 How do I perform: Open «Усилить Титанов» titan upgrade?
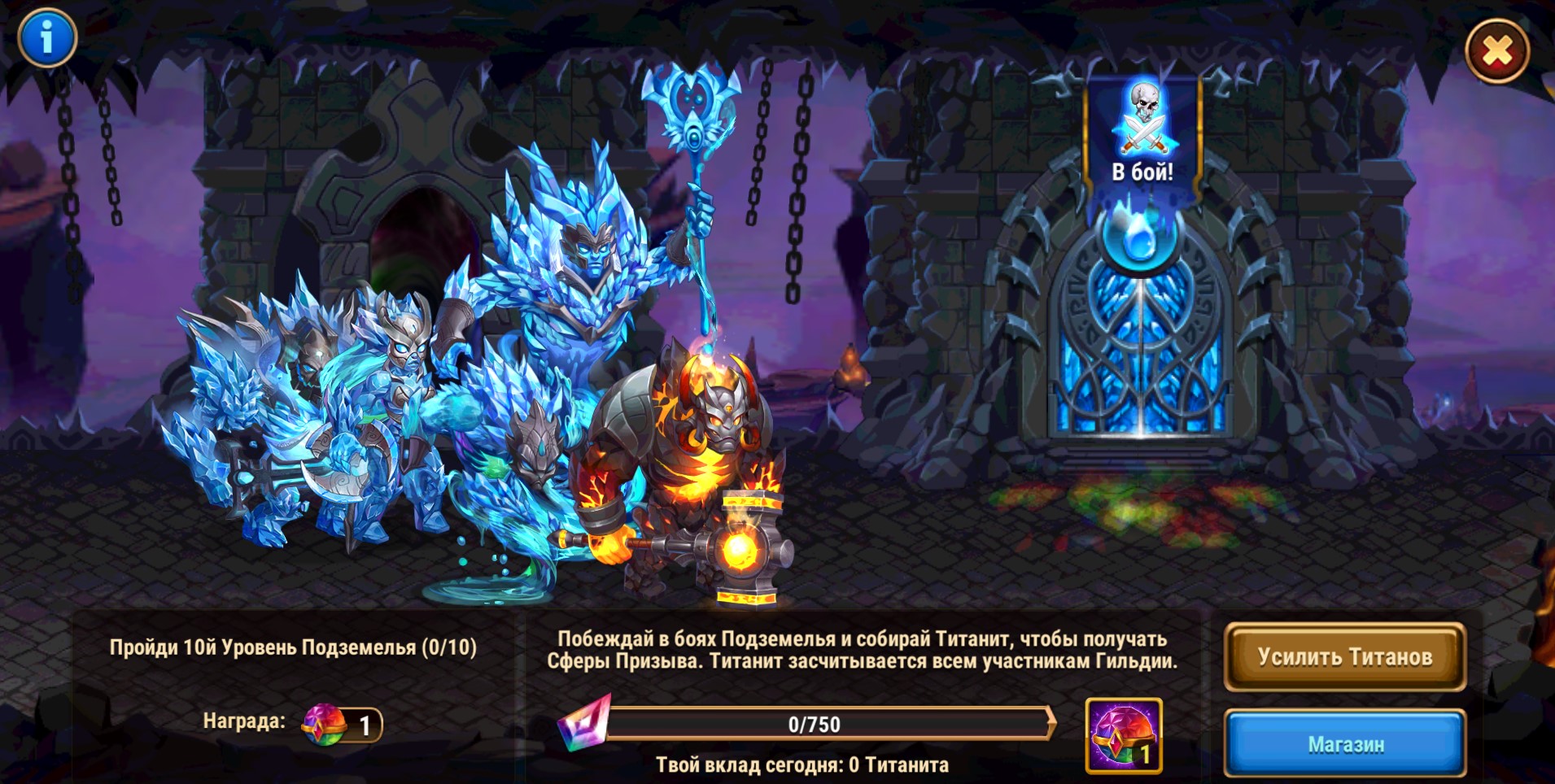(x=1344, y=656)
